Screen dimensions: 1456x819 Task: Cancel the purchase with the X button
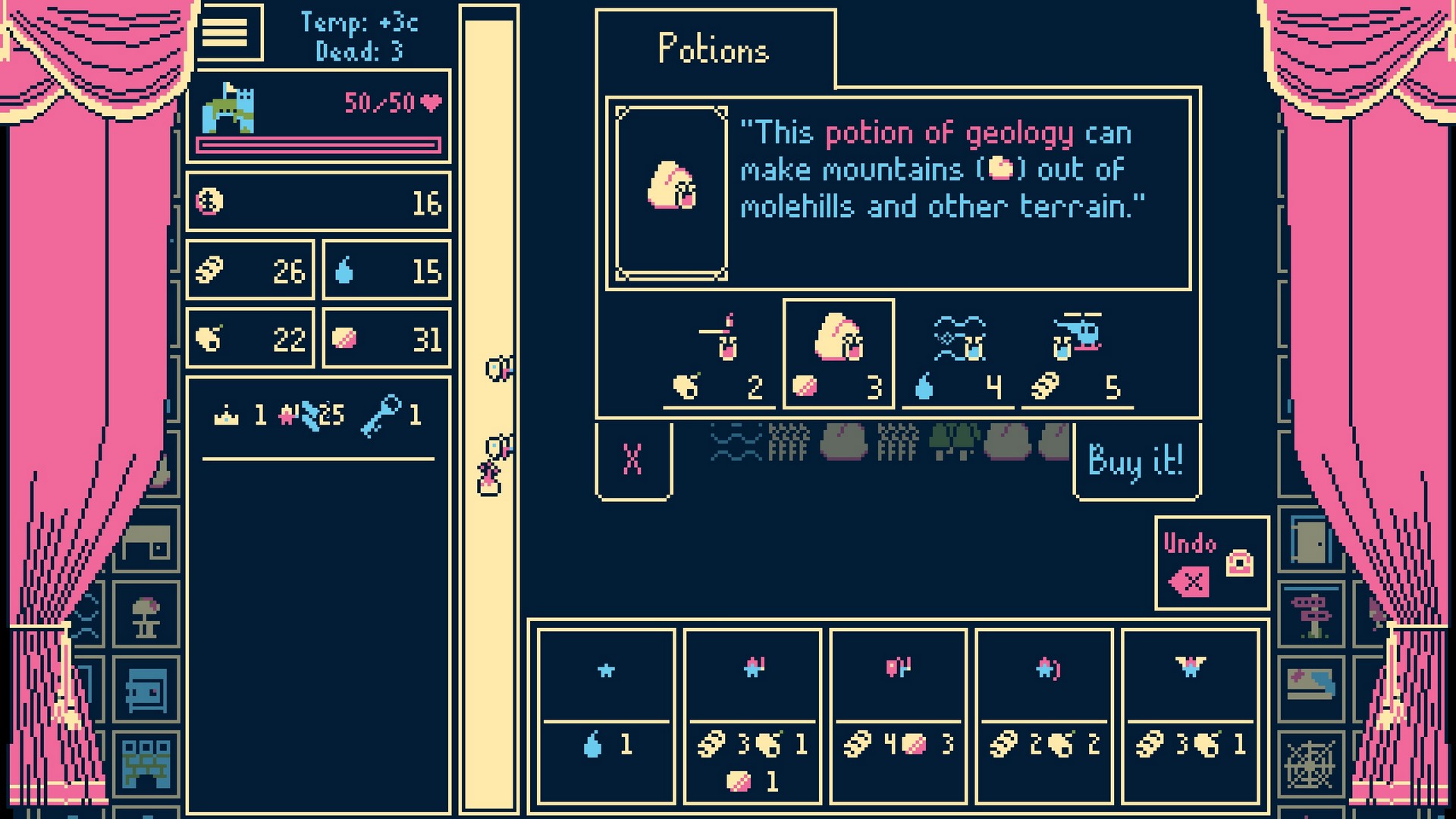pyautogui.click(x=633, y=457)
